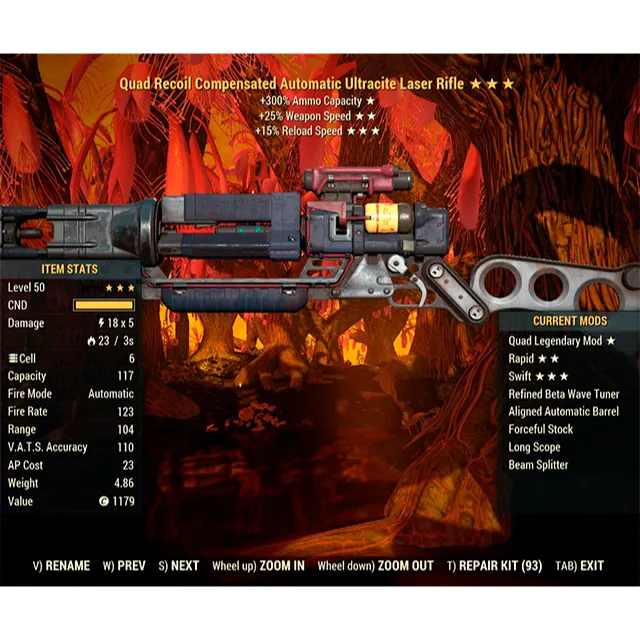This screenshot has height=640, width=640.
Task: Go to the PREV item
Action: click(x=124, y=566)
